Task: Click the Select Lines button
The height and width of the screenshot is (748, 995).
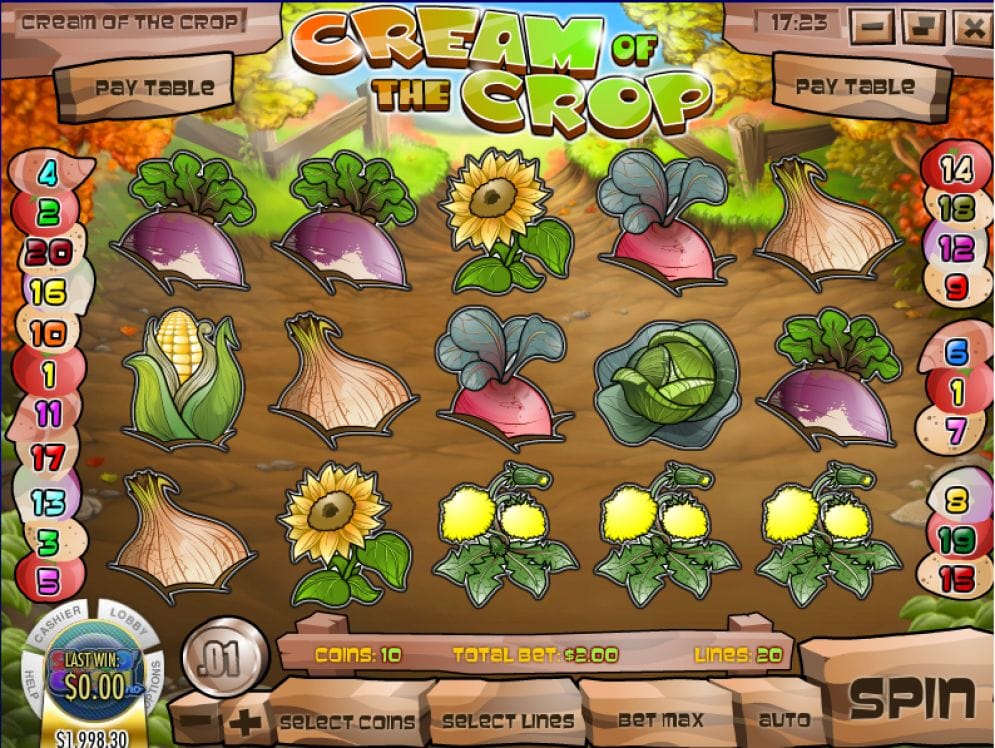Action: click(508, 720)
